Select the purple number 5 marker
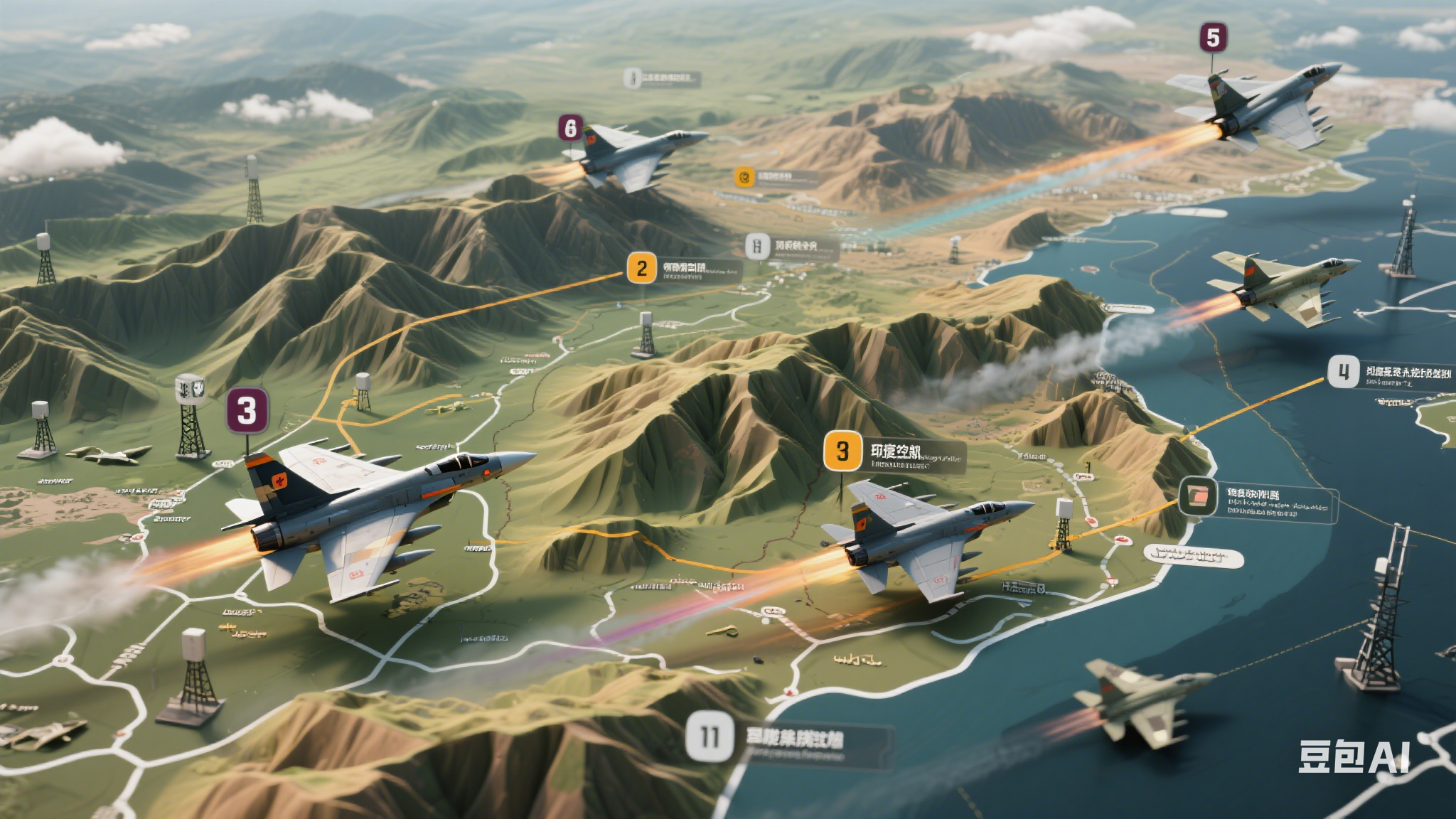The image size is (1456, 819). coord(1213,38)
